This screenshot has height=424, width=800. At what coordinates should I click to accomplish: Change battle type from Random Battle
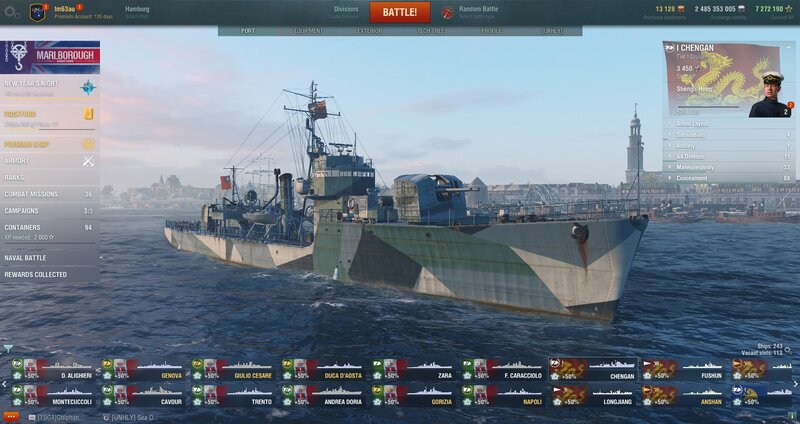point(478,12)
